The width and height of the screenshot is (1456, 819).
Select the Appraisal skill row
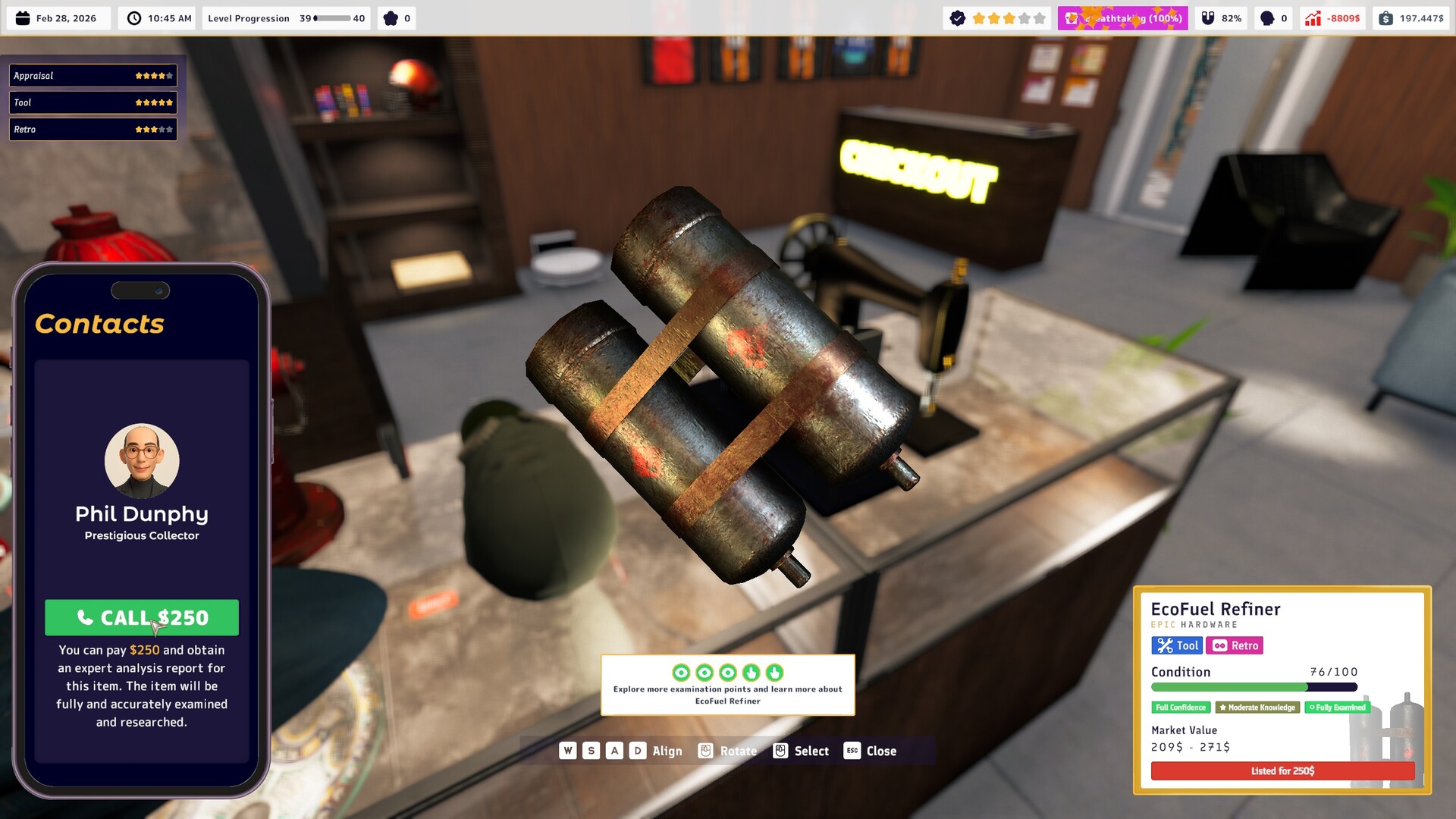point(93,75)
